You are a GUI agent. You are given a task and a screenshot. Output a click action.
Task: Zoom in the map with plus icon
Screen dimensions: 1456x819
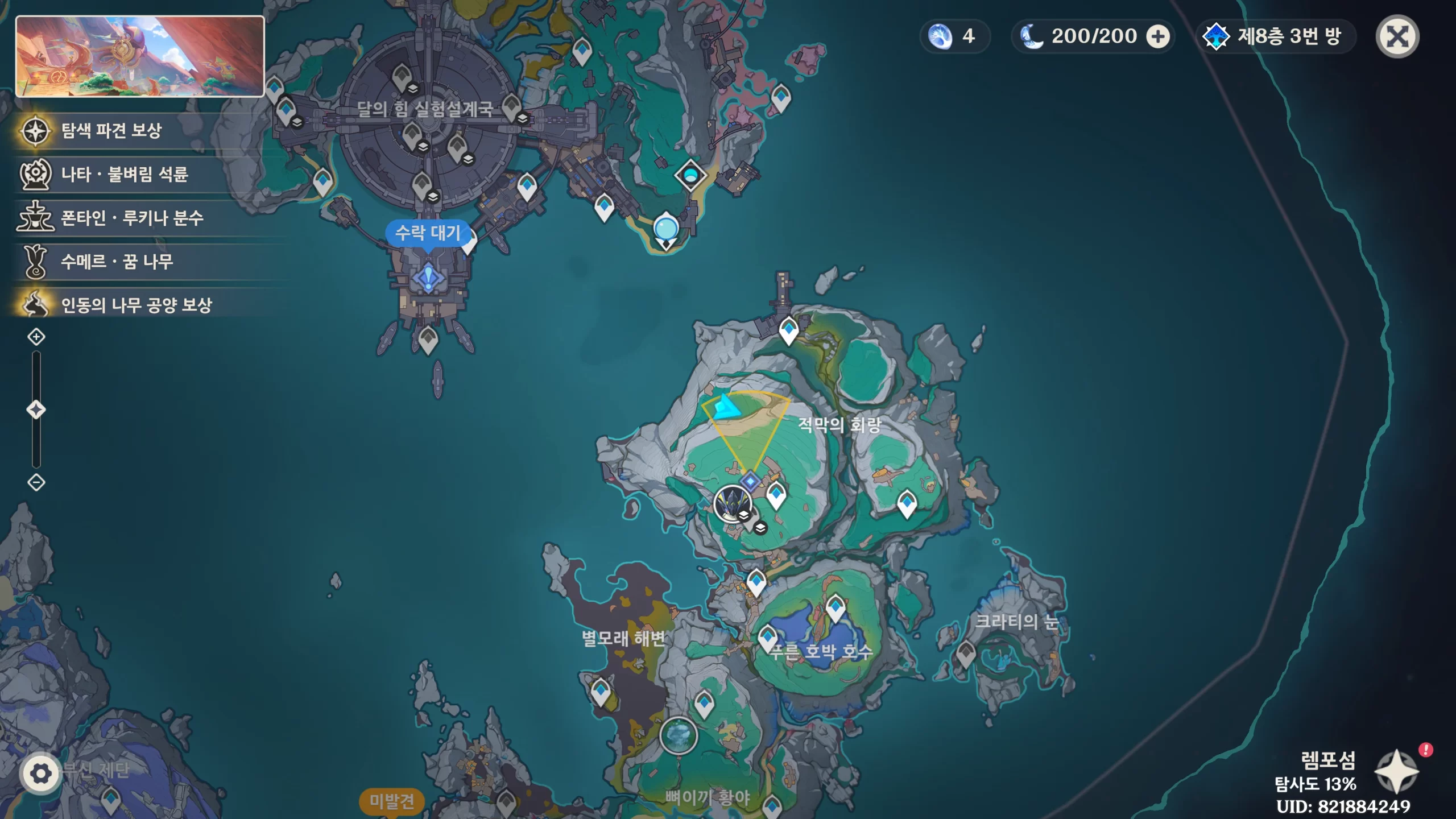[x=36, y=337]
